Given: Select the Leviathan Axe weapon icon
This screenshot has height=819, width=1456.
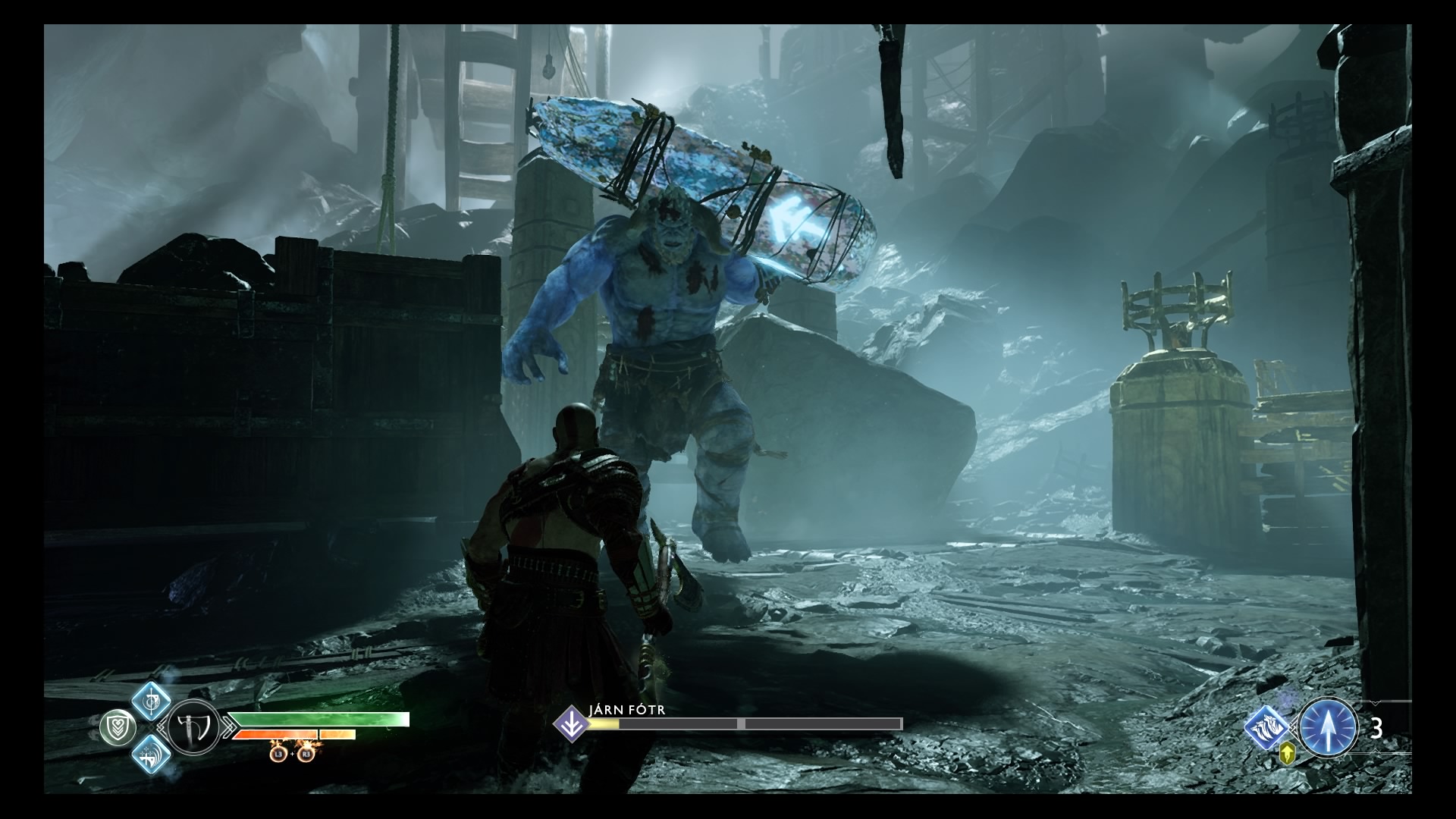Looking at the screenshot, I should (191, 730).
